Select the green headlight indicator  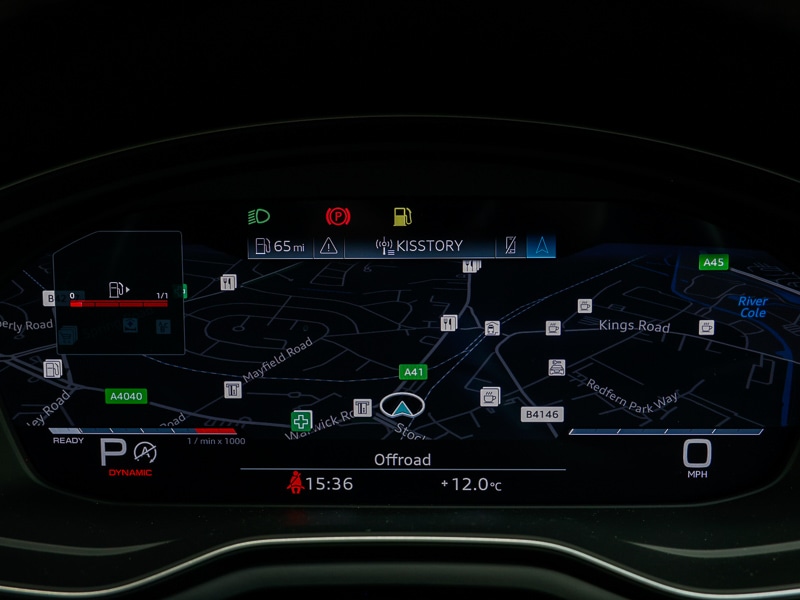pyautogui.click(x=258, y=216)
